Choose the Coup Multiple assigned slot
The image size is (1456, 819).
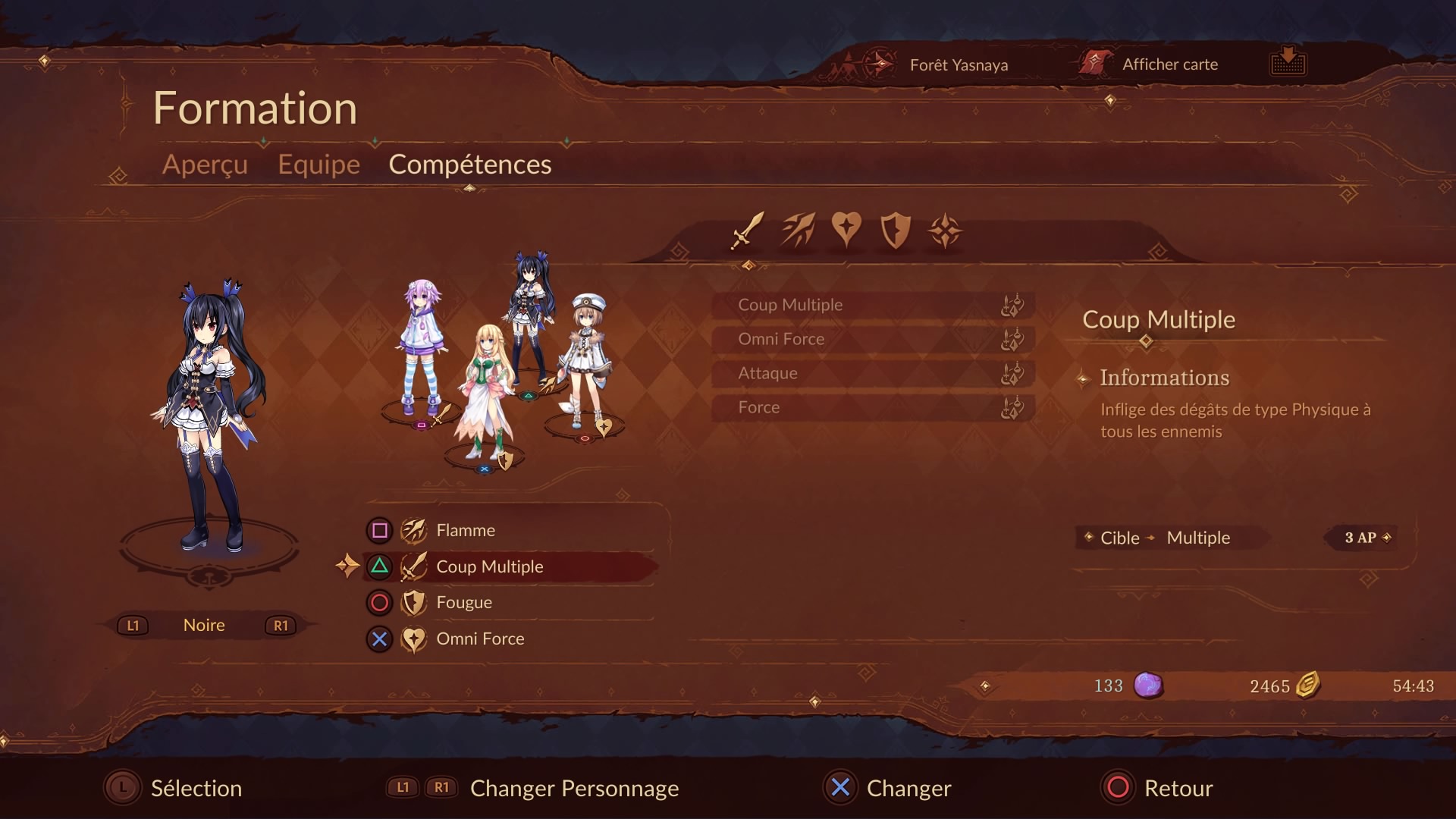pyautogui.click(x=508, y=566)
